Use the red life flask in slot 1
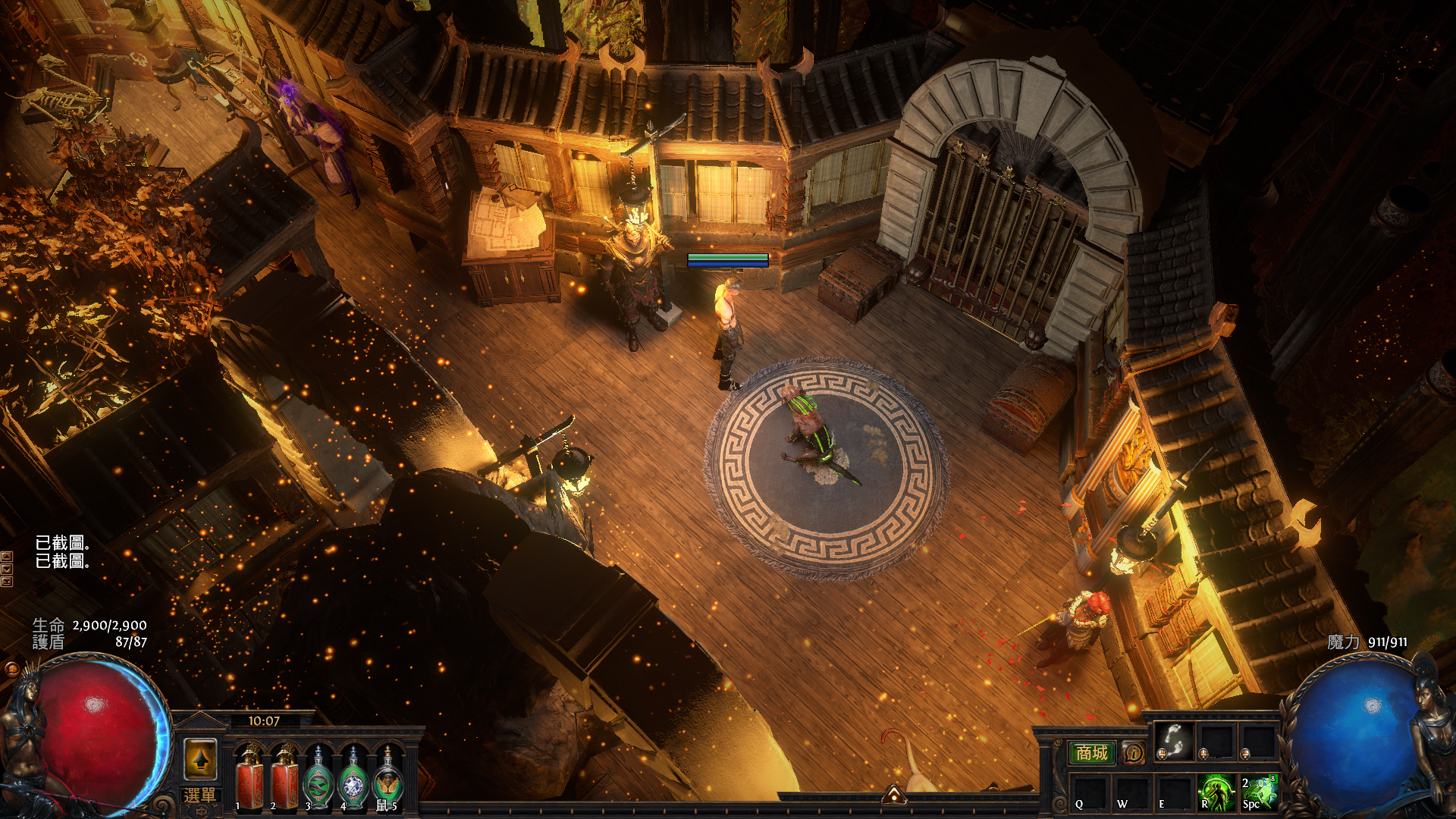 click(x=250, y=777)
